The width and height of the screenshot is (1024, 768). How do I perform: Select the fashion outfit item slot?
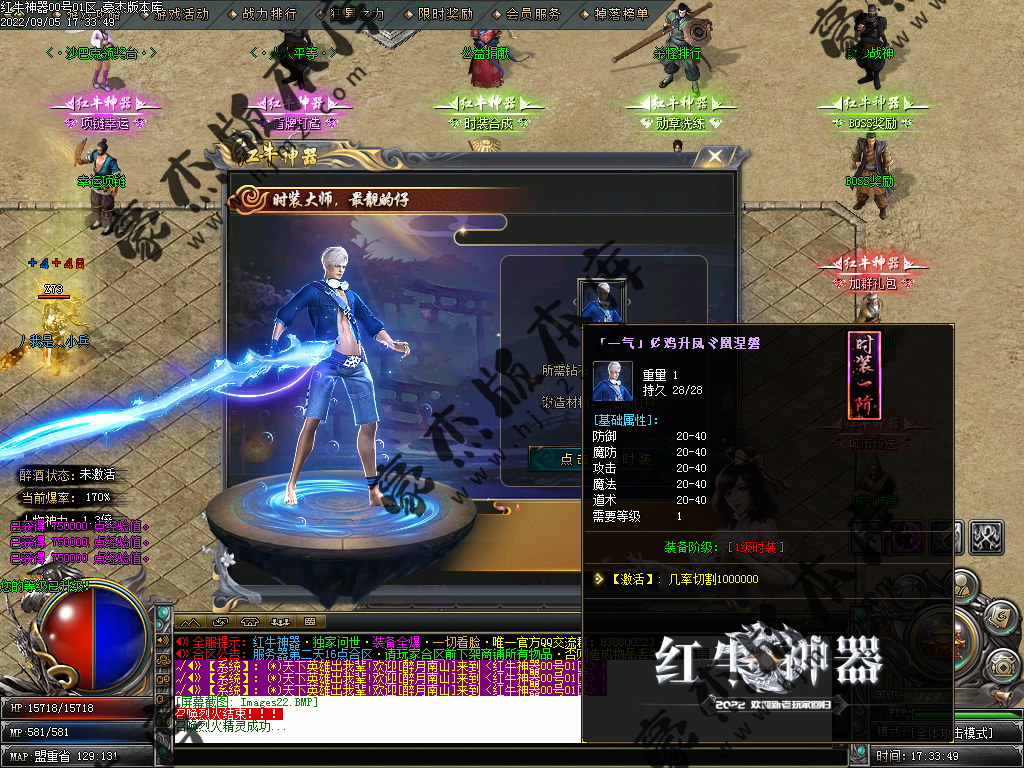[x=602, y=300]
